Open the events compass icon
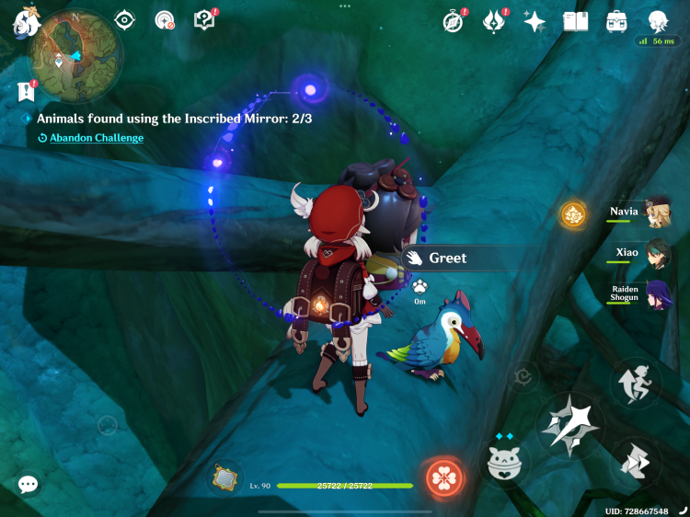 click(454, 21)
